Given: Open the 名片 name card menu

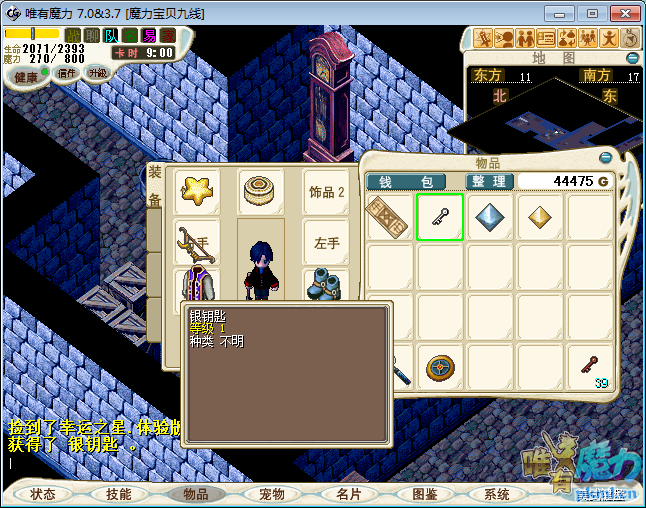Looking at the screenshot, I should pos(348,494).
